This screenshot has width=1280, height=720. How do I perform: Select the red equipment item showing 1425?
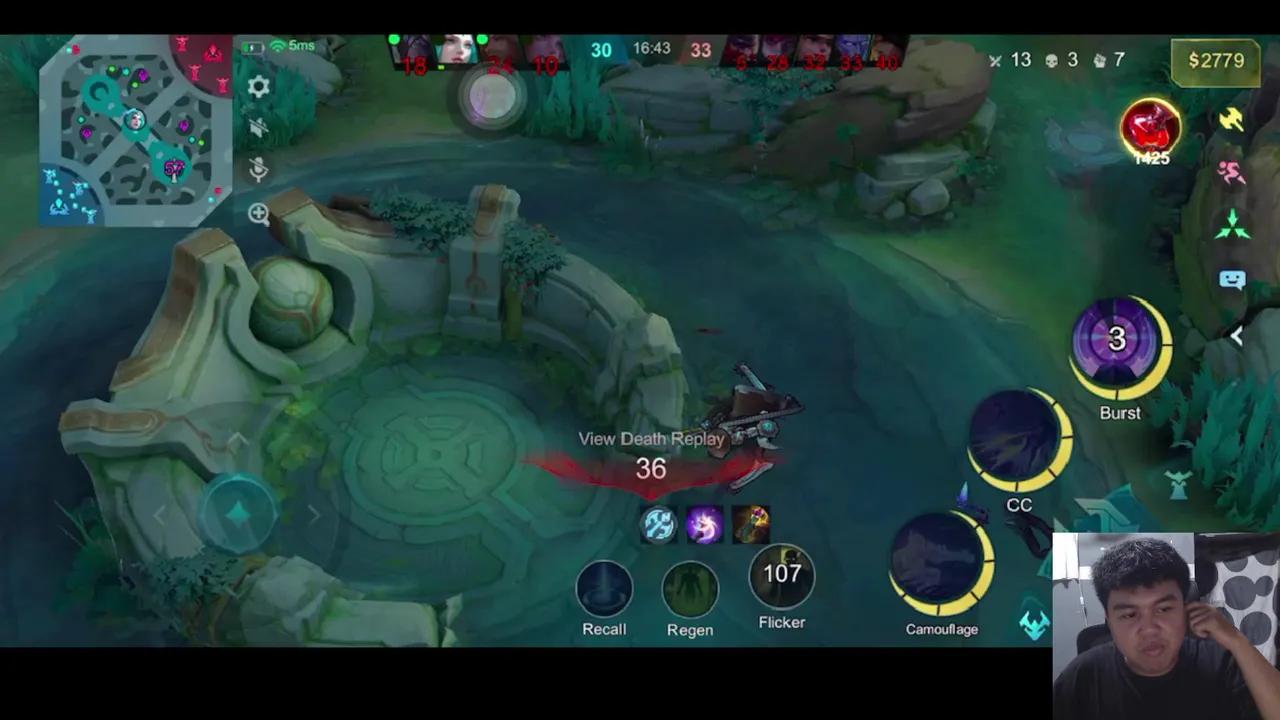pos(1150,128)
